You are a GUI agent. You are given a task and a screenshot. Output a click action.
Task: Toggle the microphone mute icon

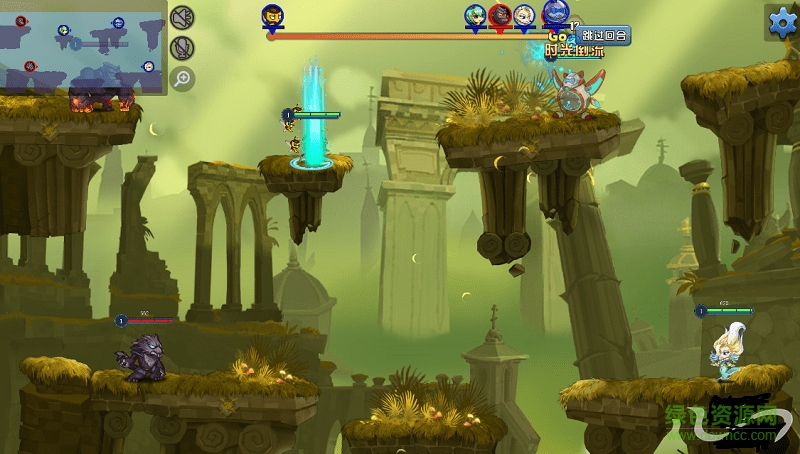[181, 48]
